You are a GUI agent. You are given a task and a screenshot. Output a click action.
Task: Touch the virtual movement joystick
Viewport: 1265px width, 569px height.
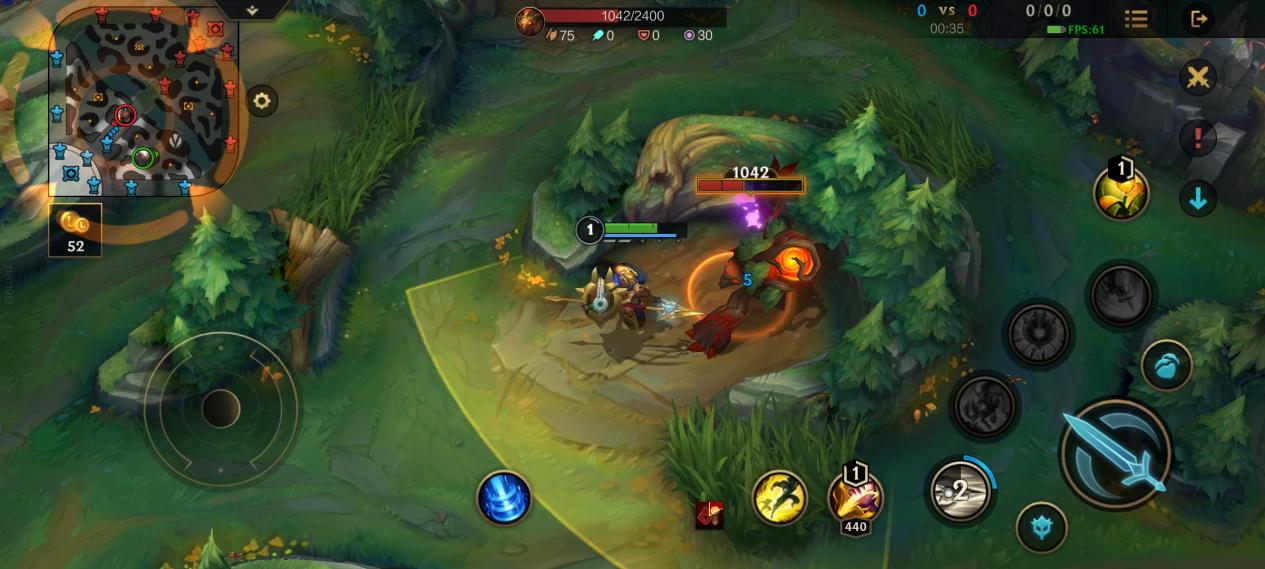220,408
